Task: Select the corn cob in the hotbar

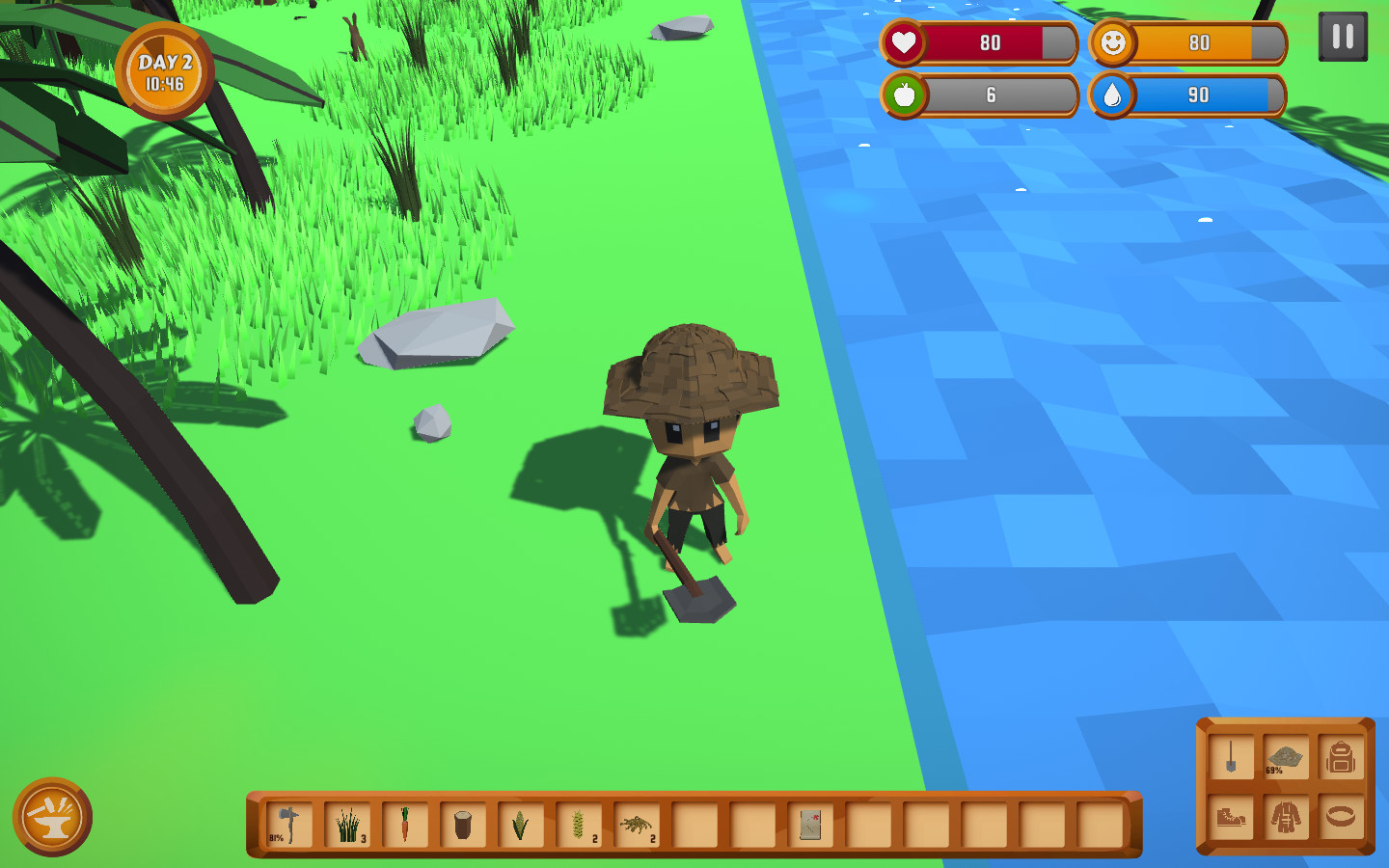Action: coord(521,823)
